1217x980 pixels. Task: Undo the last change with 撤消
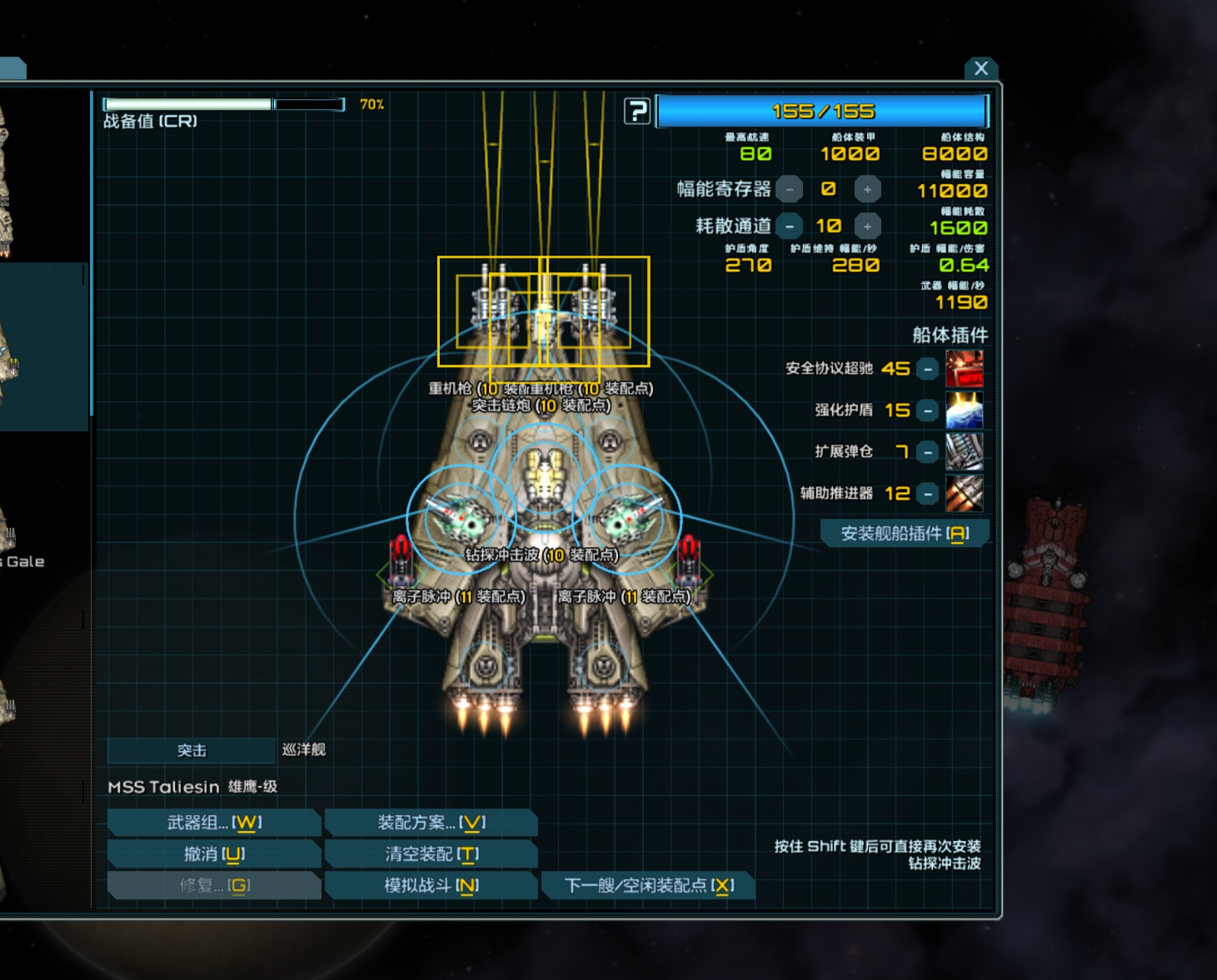pos(214,854)
